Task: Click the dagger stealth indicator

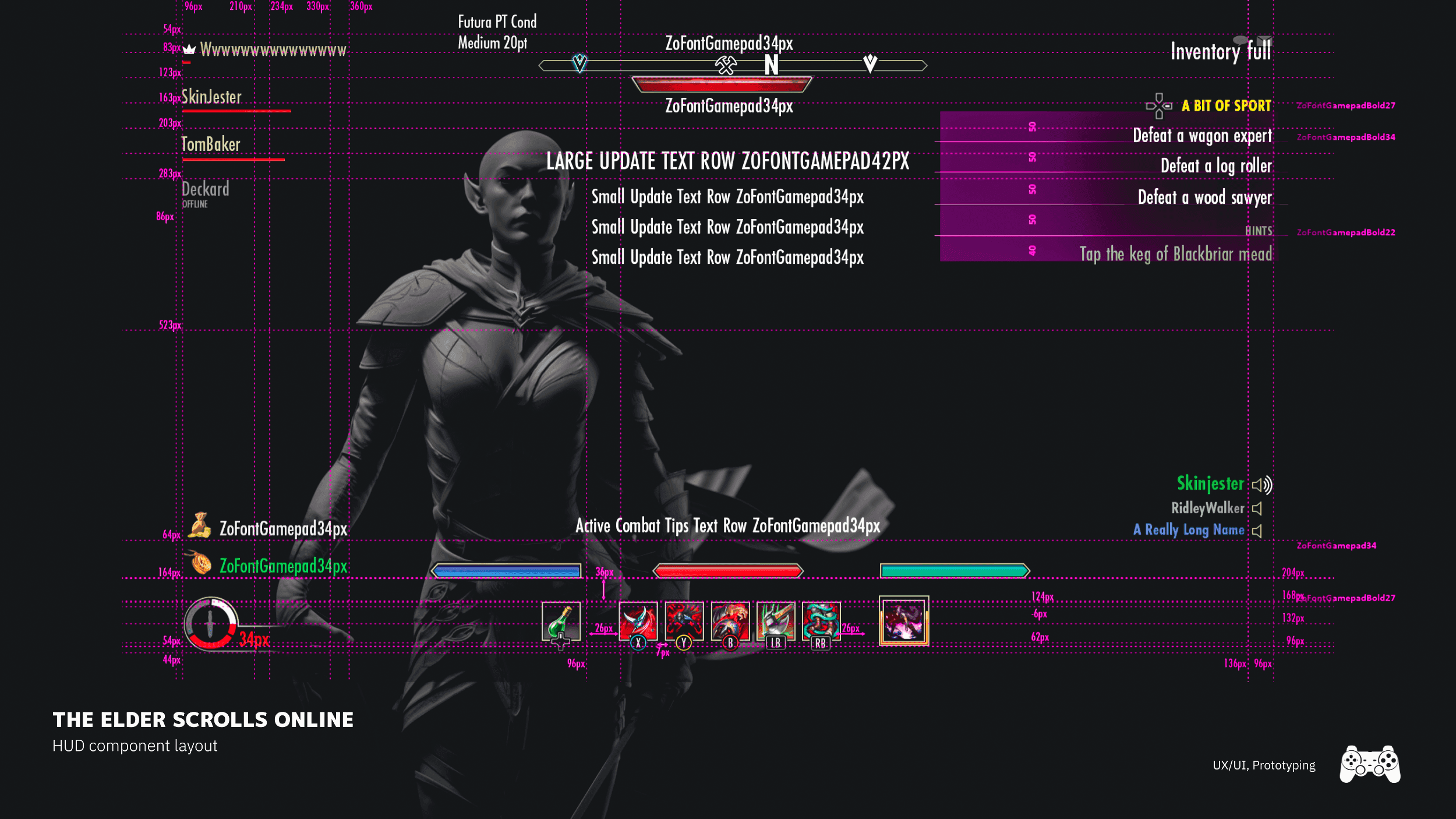Action: [211, 623]
